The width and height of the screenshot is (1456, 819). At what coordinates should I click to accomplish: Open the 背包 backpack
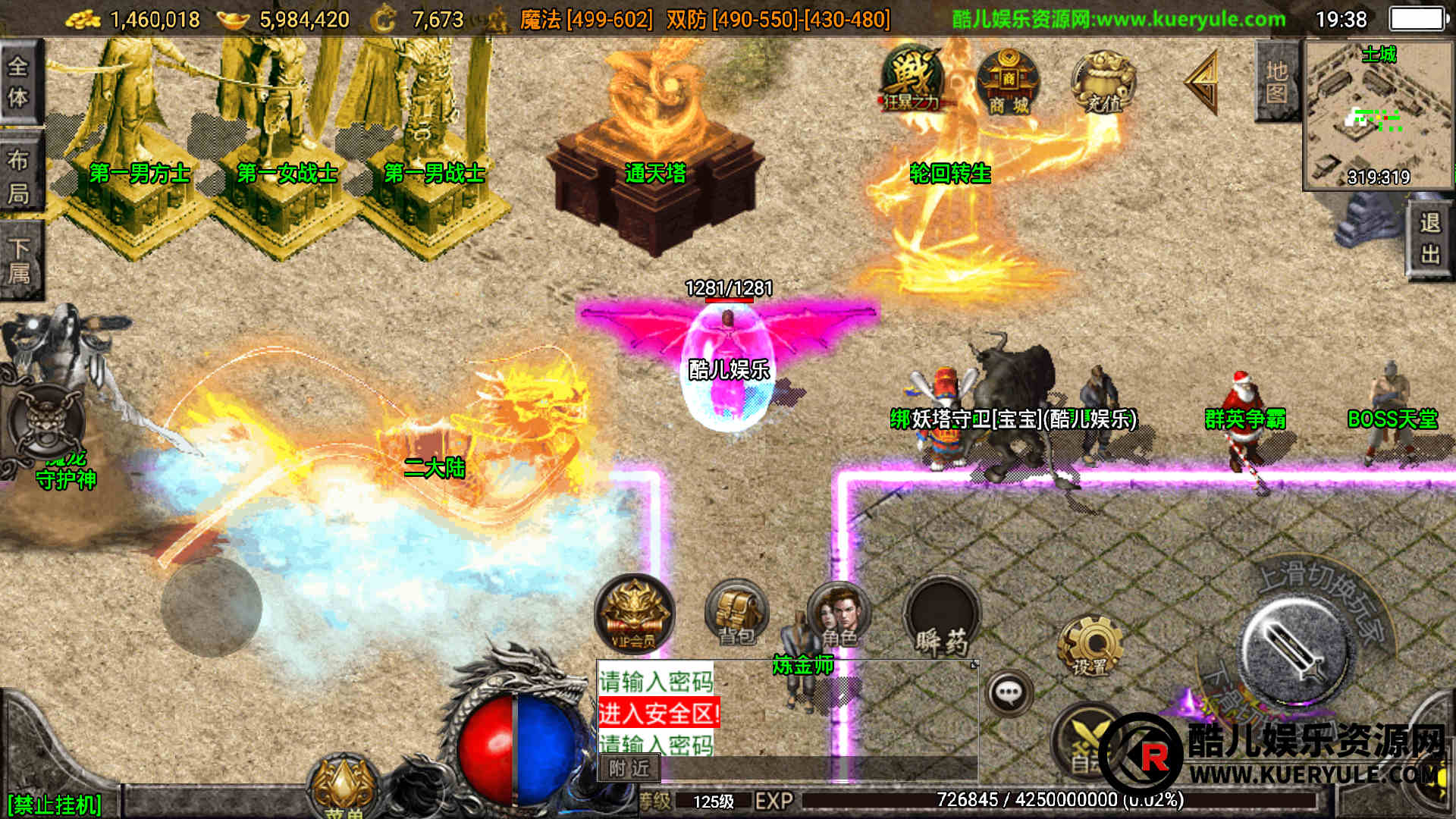(x=736, y=614)
